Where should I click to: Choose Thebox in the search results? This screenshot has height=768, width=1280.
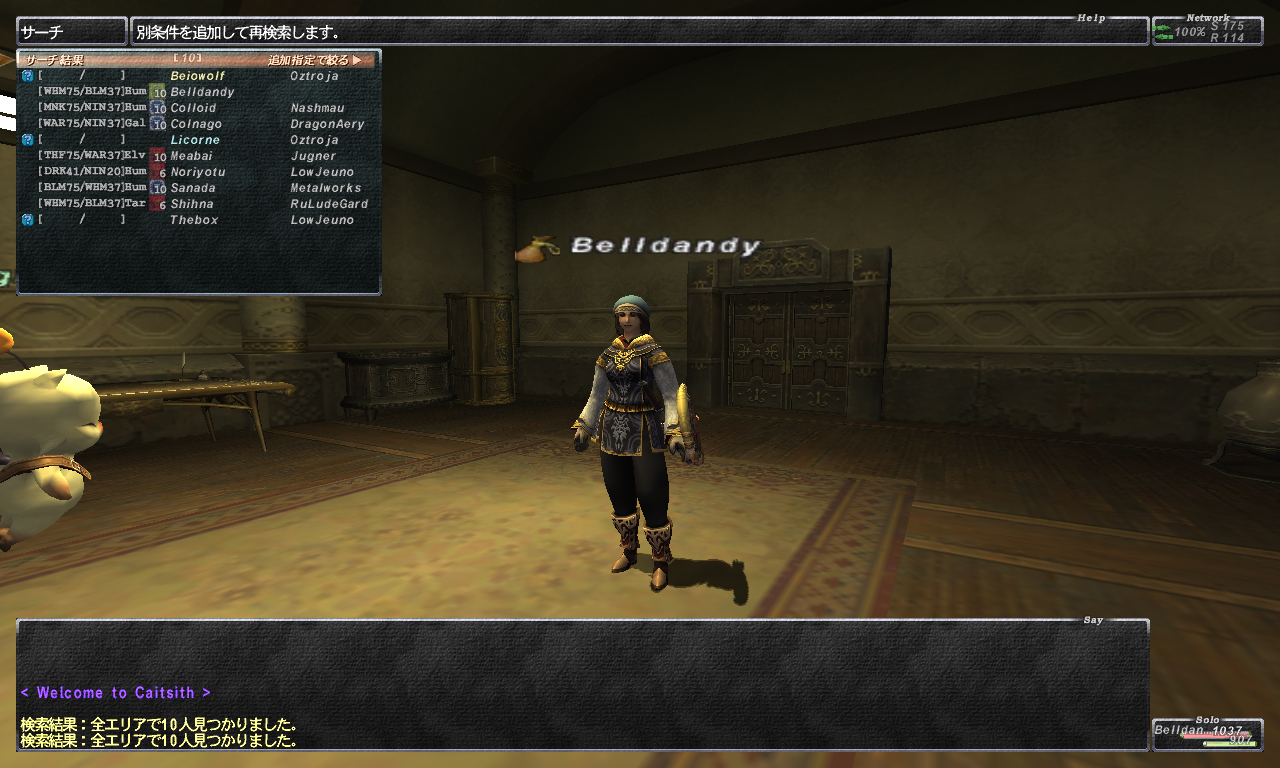[194, 220]
